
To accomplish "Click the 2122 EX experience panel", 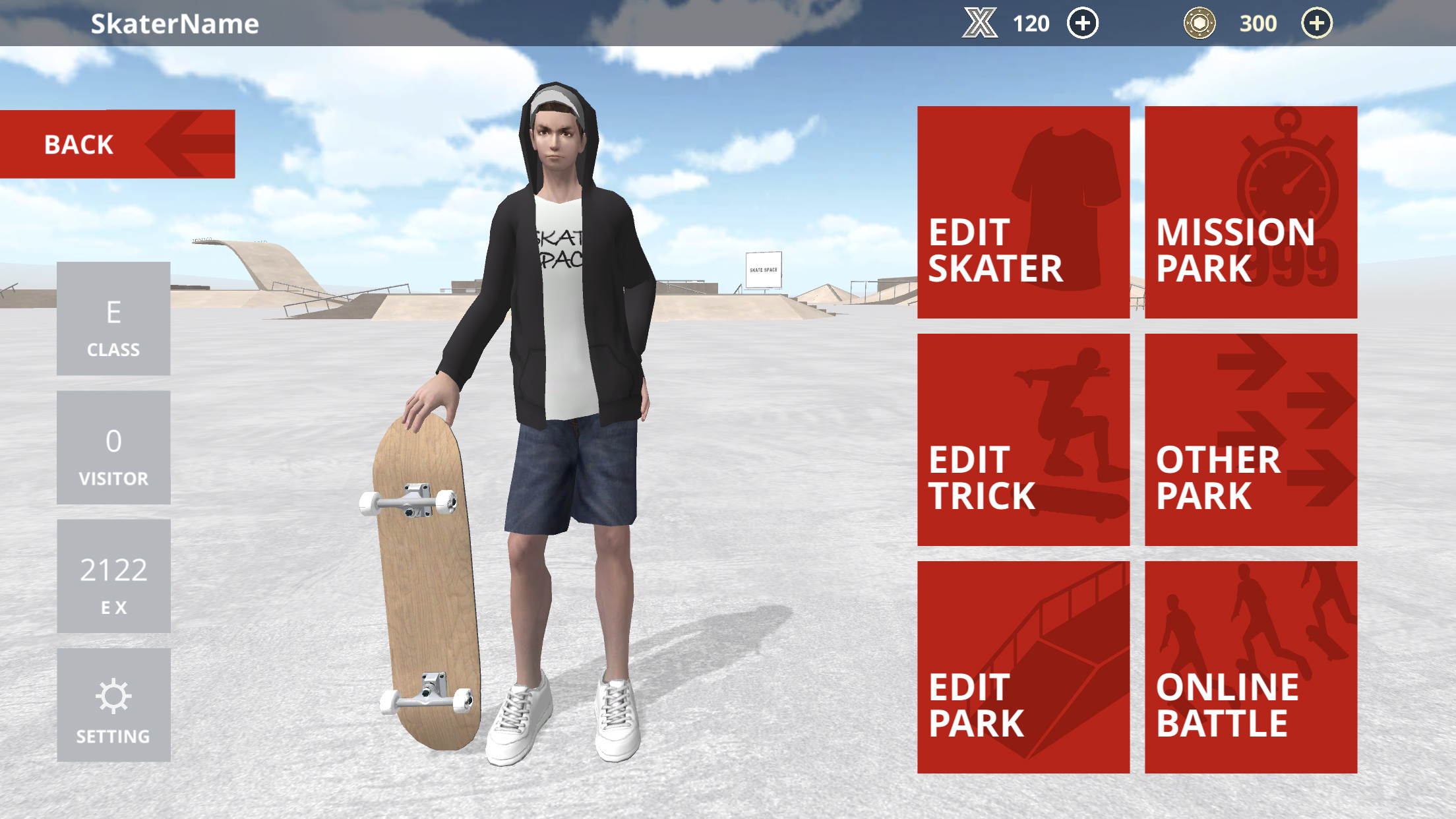I will [x=113, y=576].
